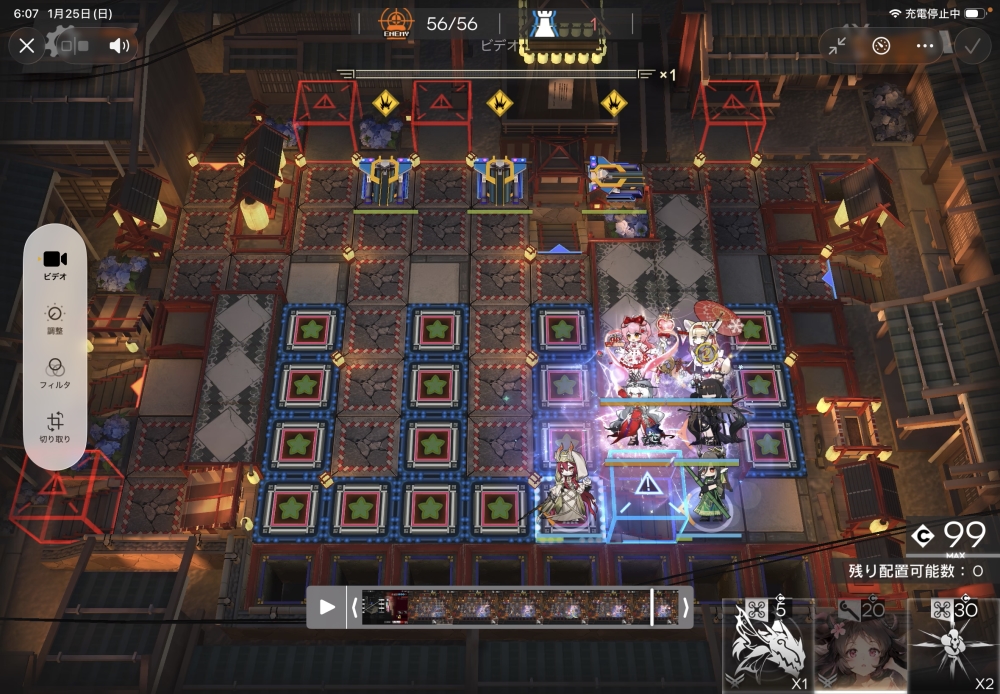Confirm edits with the checkmark button
Viewport: 1000px width, 694px height.
[x=970, y=45]
